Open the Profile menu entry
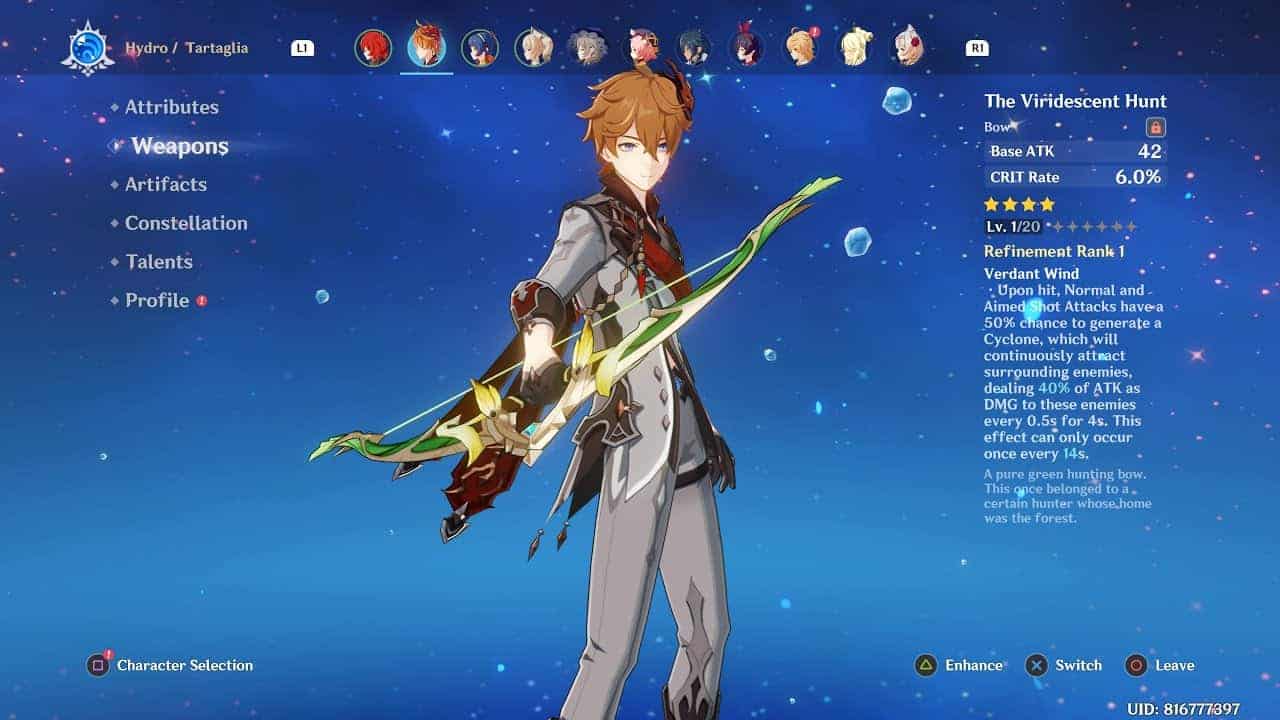 [x=157, y=300]
